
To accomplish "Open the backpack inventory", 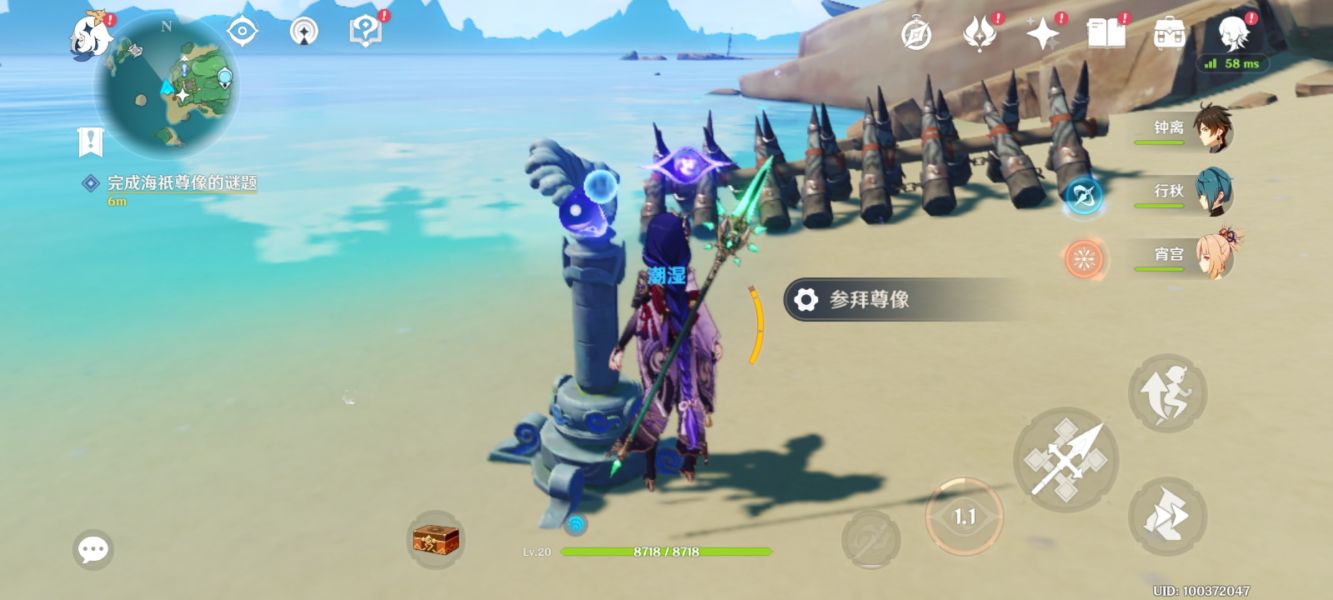I will pyautogui.click(x=1168, y=34).
